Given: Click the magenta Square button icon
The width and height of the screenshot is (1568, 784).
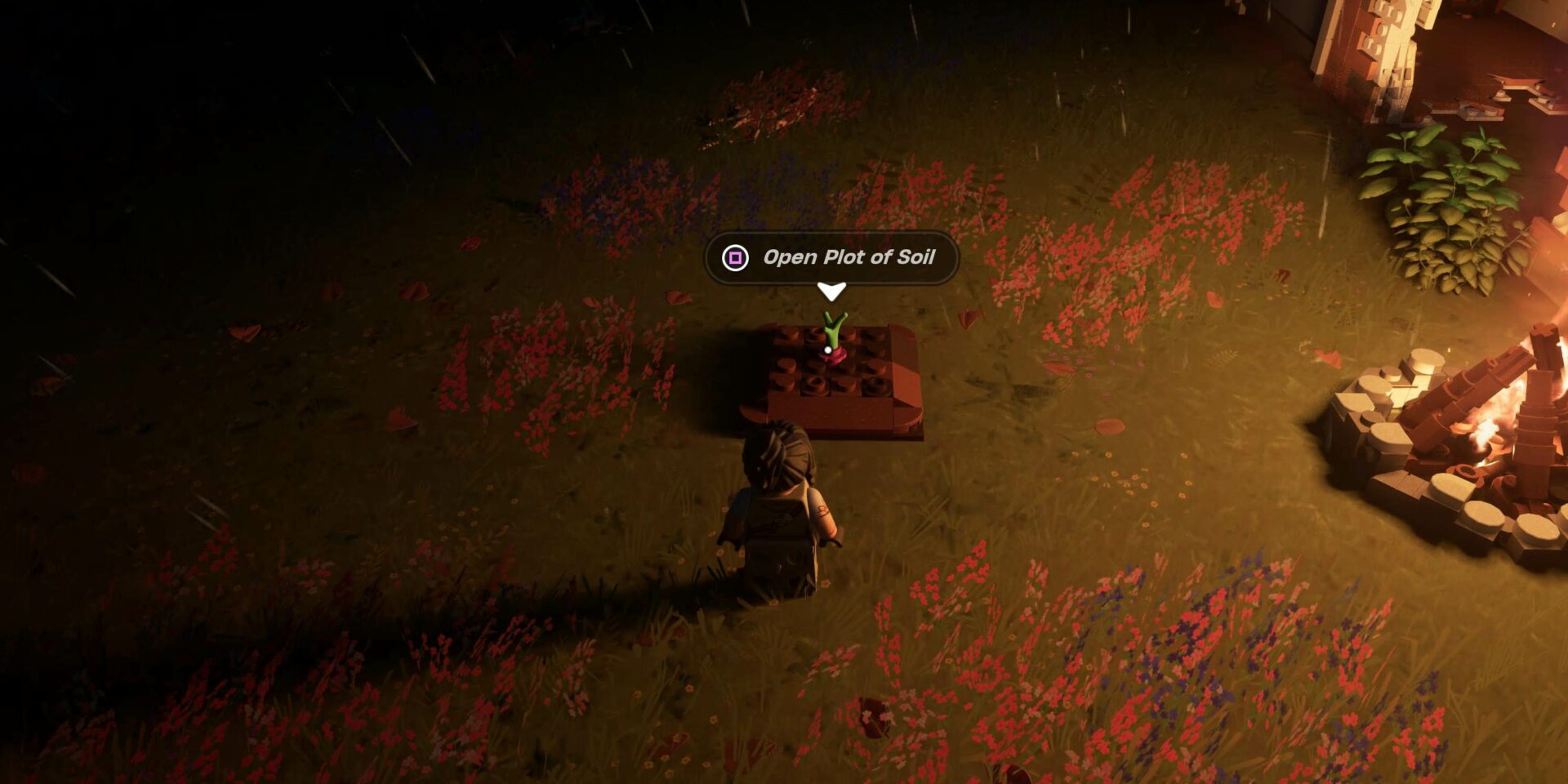Looking at the screenshot, I should (737, 258).
